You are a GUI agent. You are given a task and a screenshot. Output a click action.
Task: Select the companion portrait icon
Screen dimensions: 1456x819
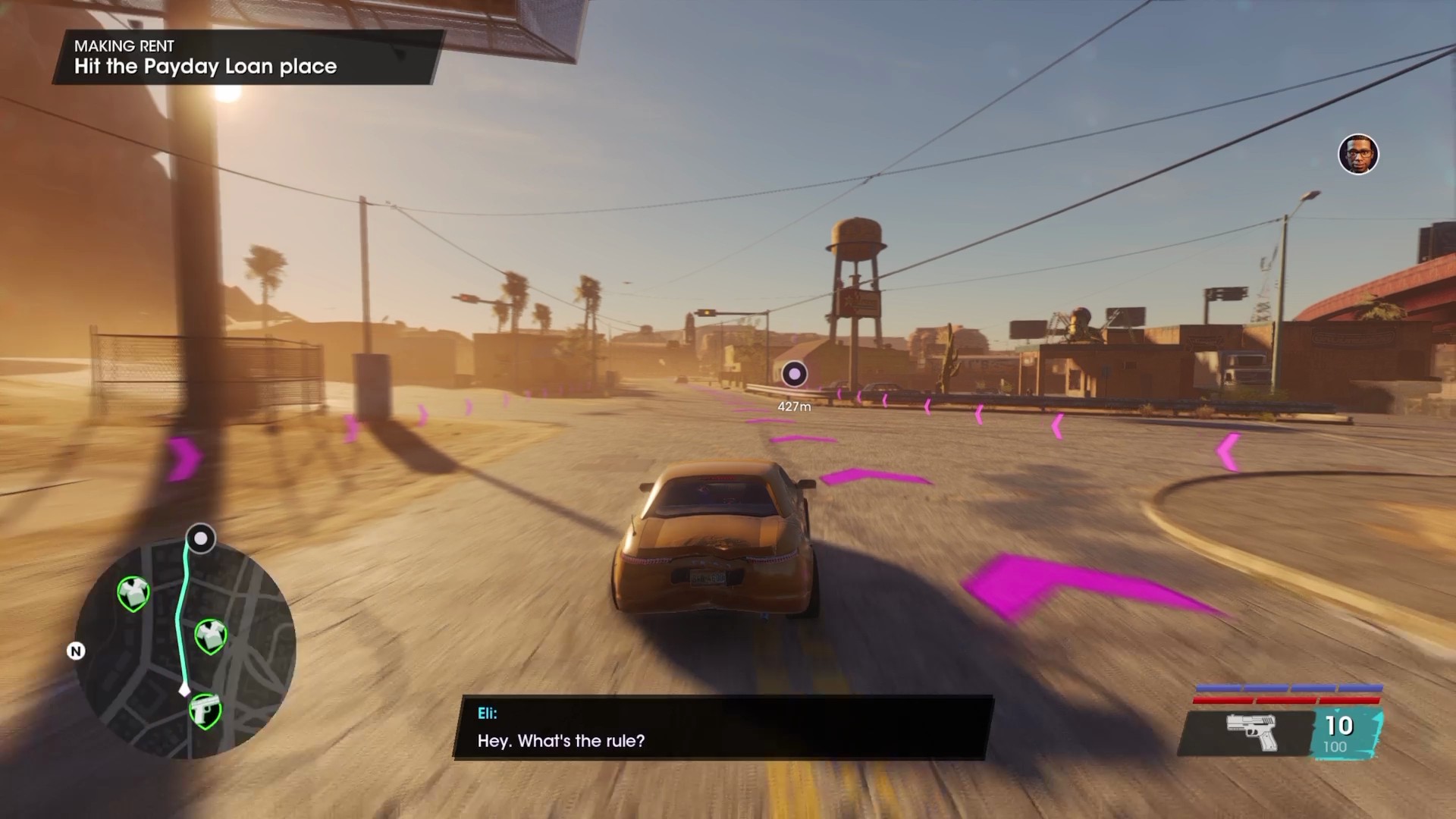(1357, 155)
